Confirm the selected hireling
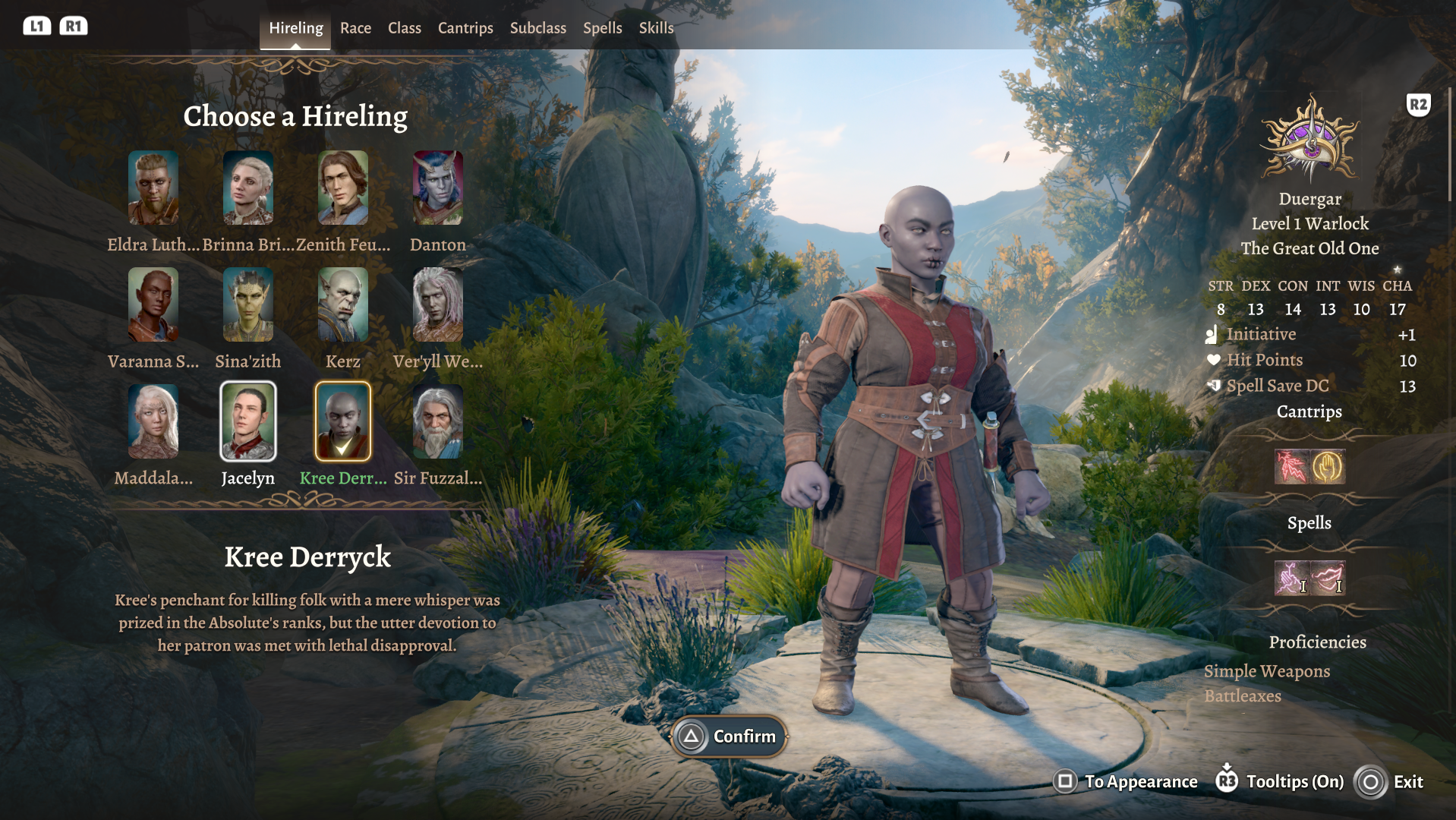 (x=729, y=736)
